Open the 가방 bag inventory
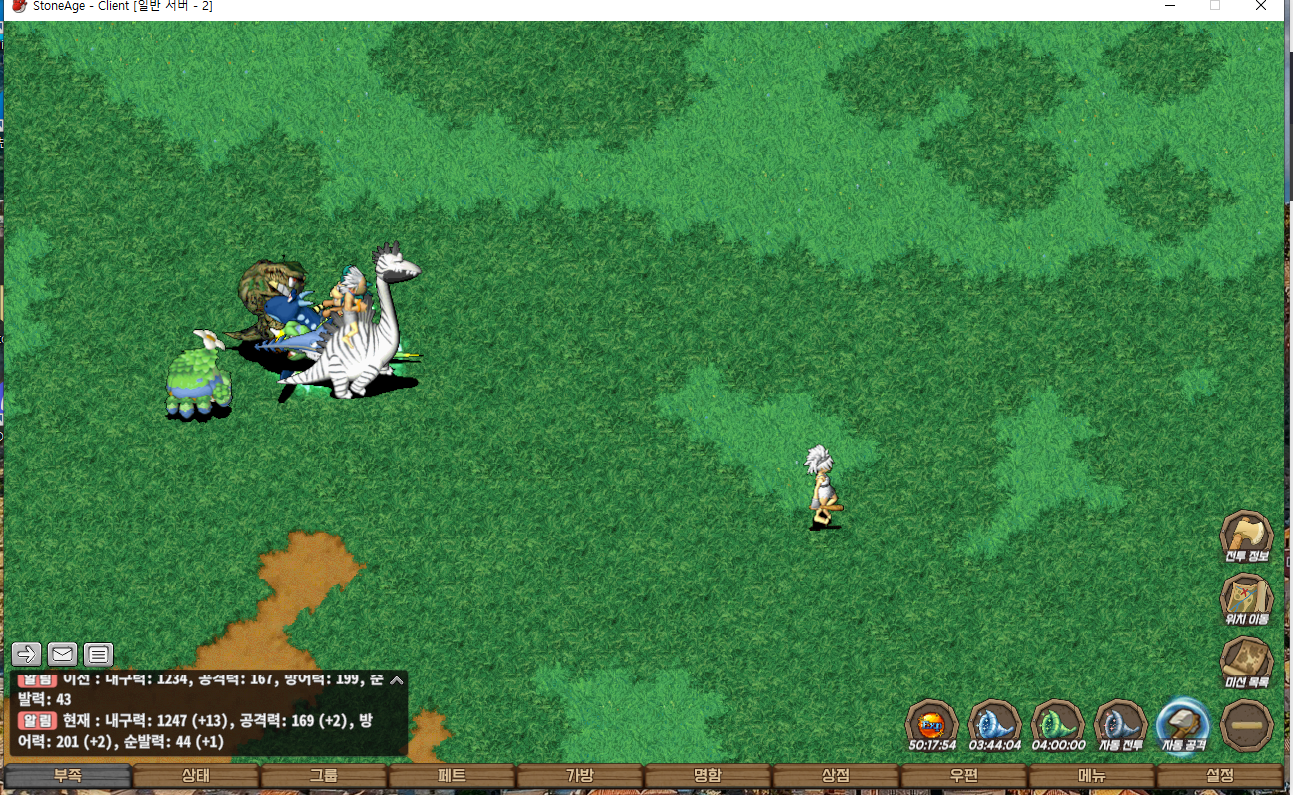This screenshot has height=795, width=1293. [580, 776]
